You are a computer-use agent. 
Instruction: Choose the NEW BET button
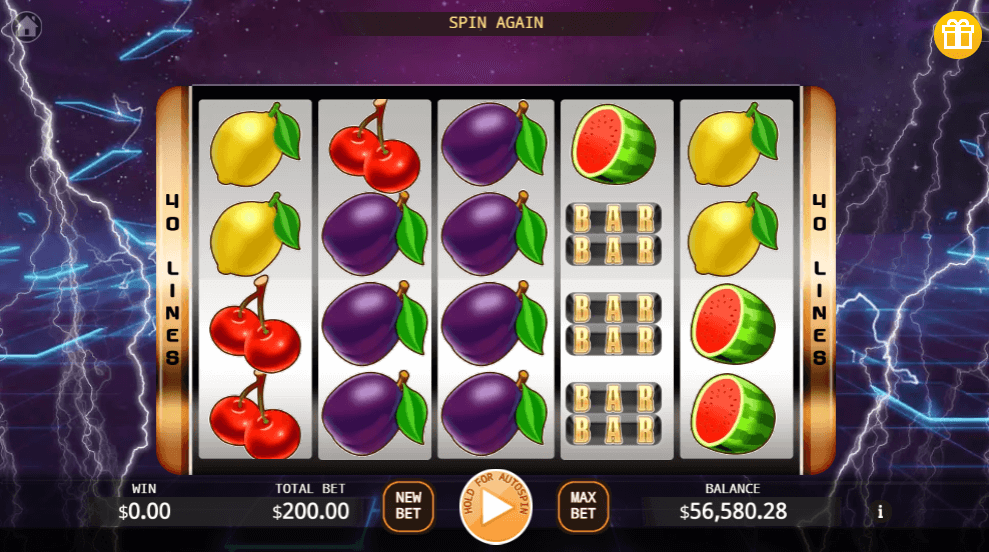(x=408, y=506)
